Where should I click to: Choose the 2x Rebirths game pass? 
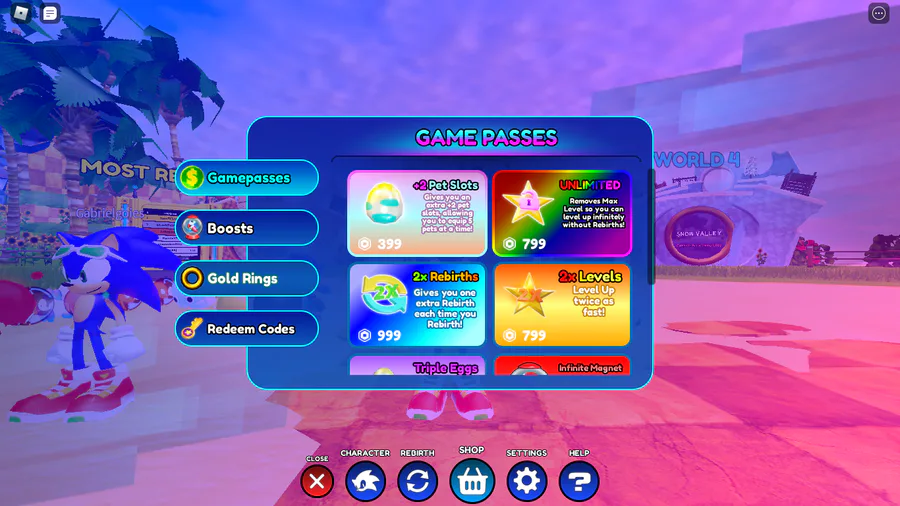[417, 304]
